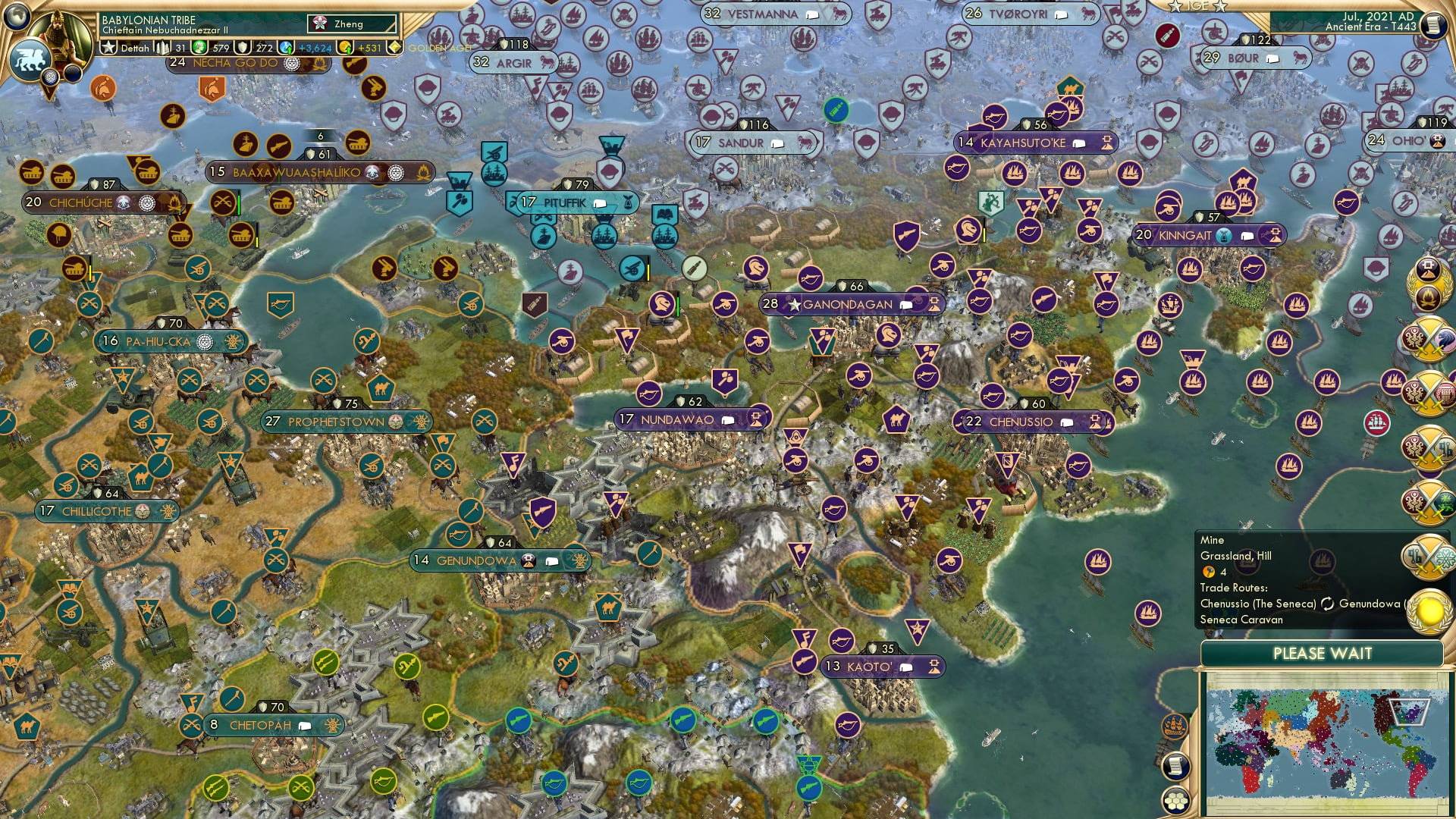Click the gold income icon showing +531
The height and width of the screenshot is (819, 1456).
[x=345, y=47]
